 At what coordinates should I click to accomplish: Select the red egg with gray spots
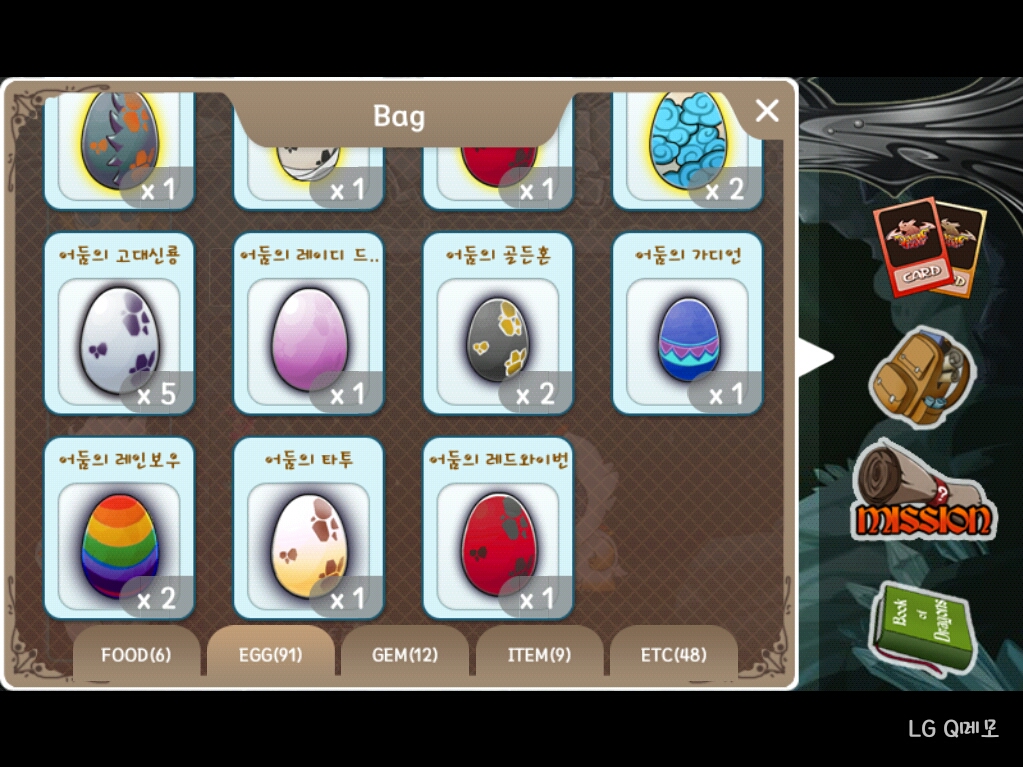[x=498, y=545]
